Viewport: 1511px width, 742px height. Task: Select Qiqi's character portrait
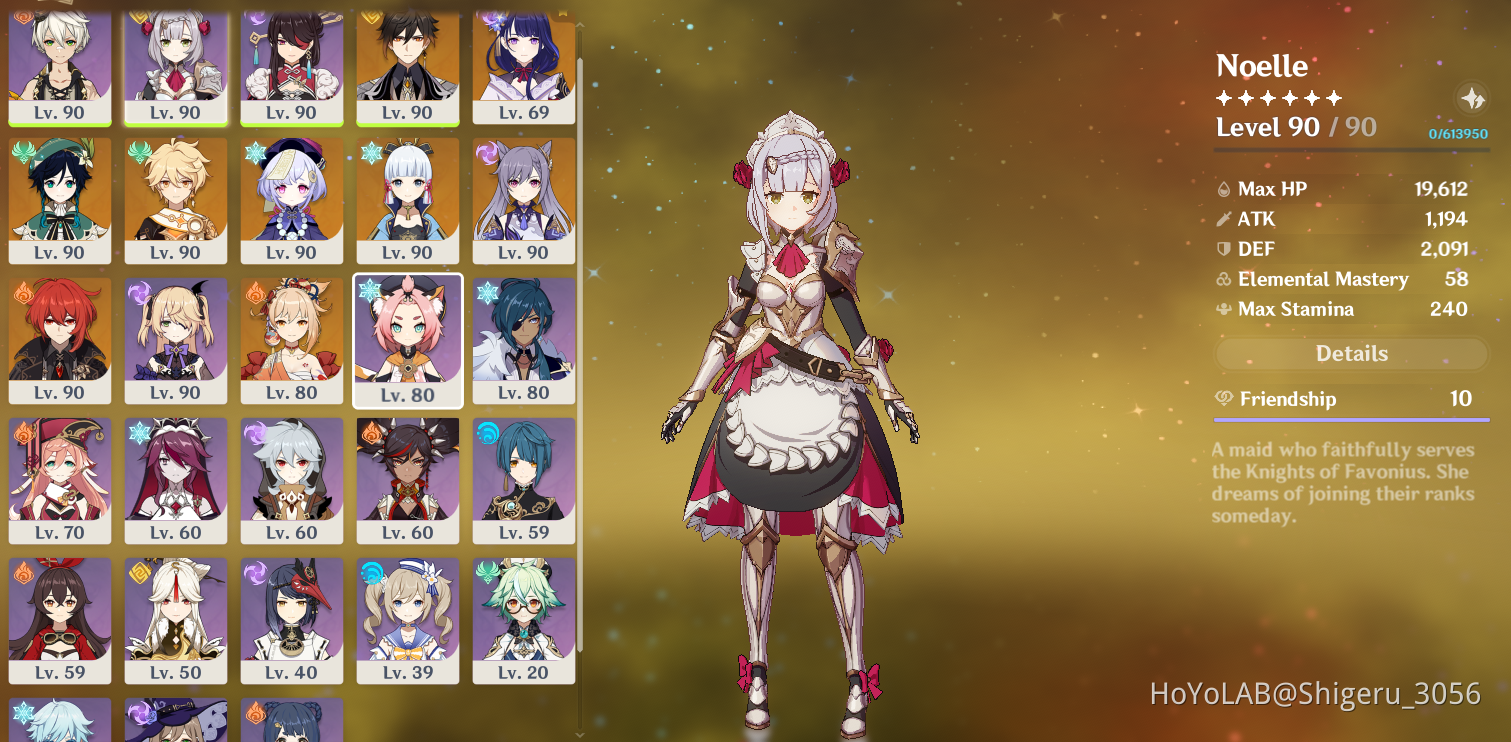pos(291,195)
